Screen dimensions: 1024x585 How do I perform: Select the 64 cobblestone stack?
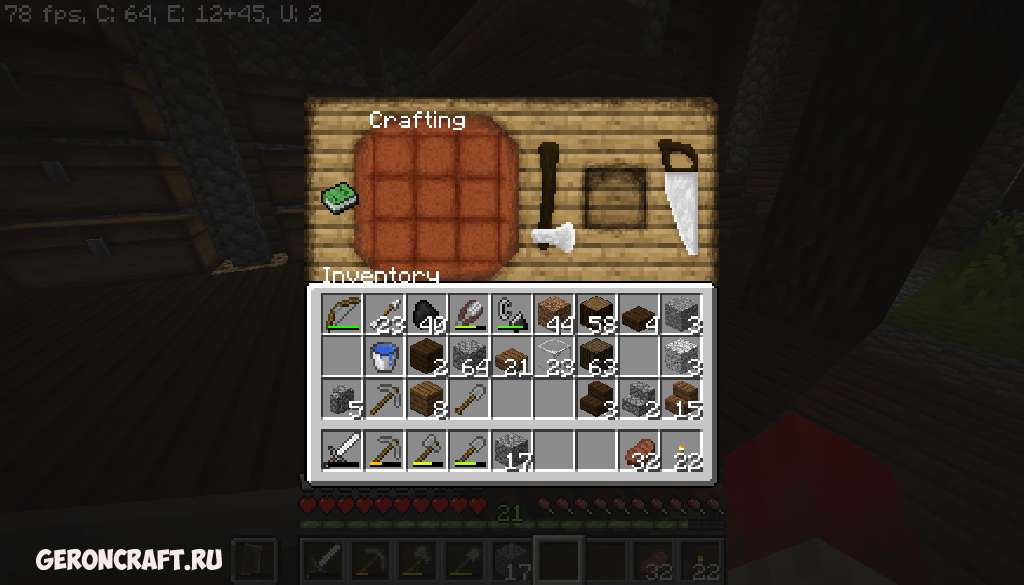point(468,356)
